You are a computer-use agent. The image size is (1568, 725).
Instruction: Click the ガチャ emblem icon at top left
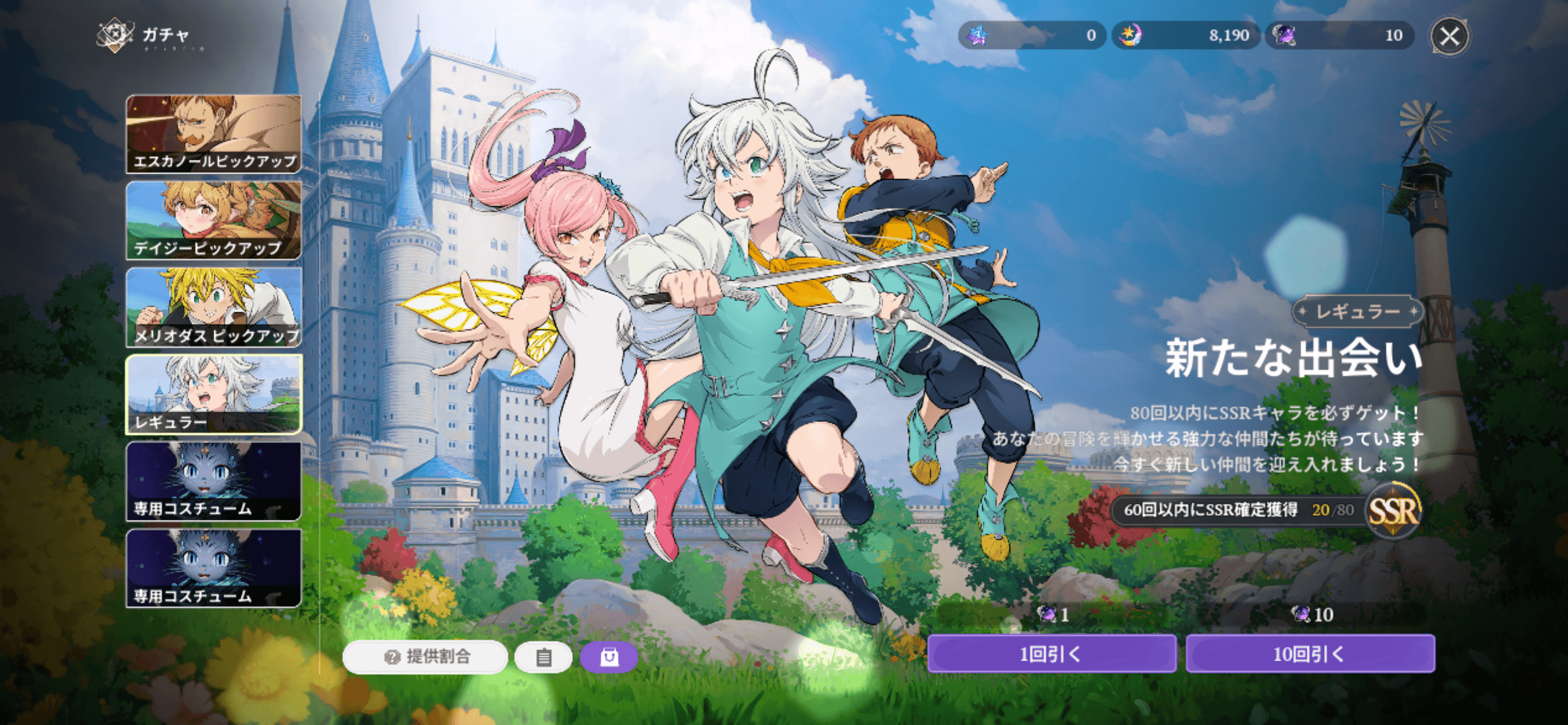tap(115, 34)
